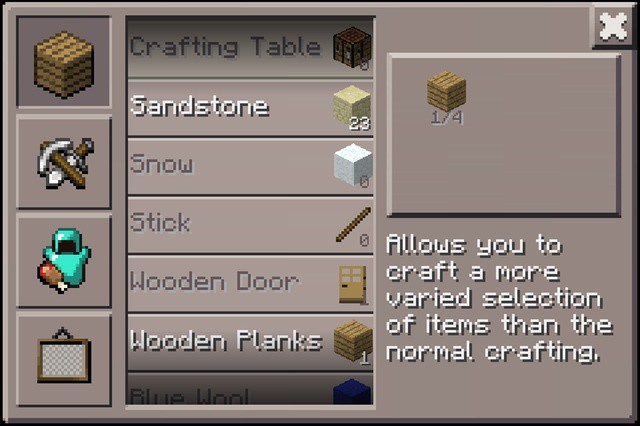
Task: Choose the Stick recipe row
Action: coord(250,224)
